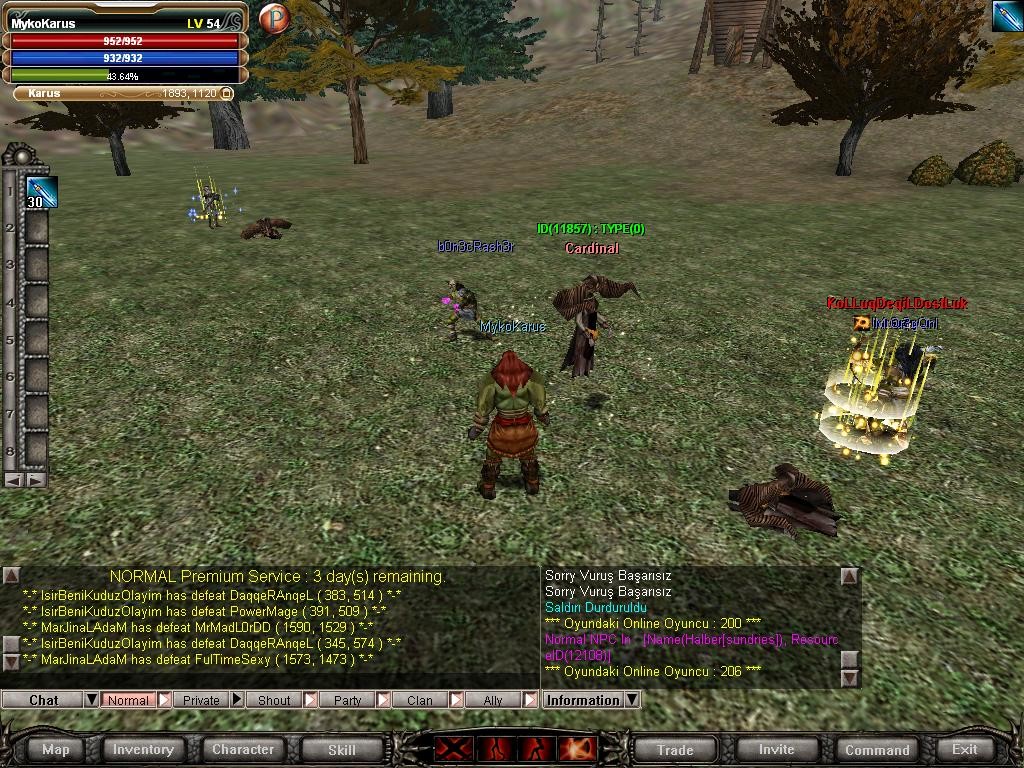Image resolution: width=1024 pixels, height=768 pixels.
Task: Invite a player with Invite button
Action: coord(776,749)
